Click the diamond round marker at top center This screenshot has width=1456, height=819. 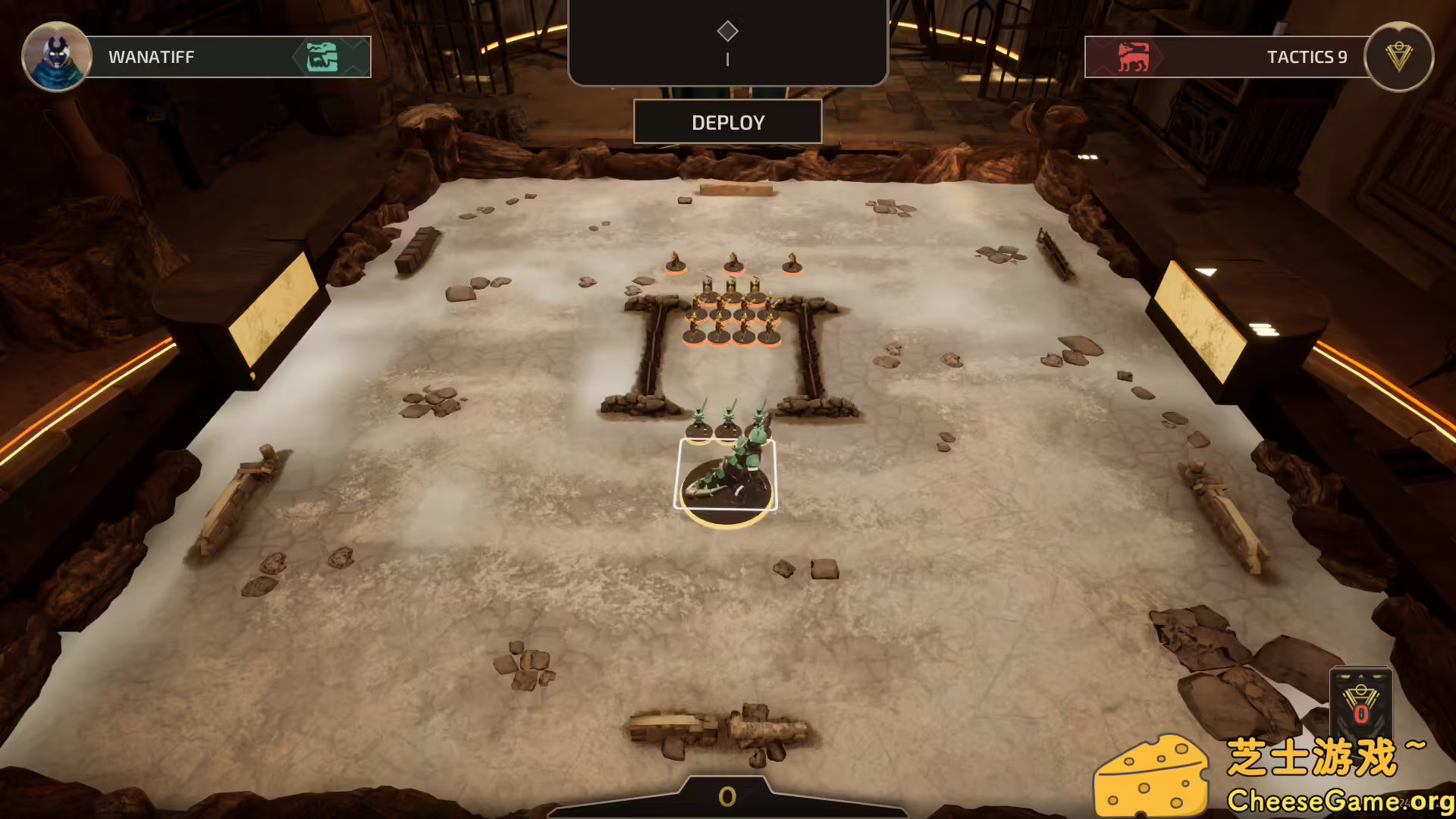[727, 30]
